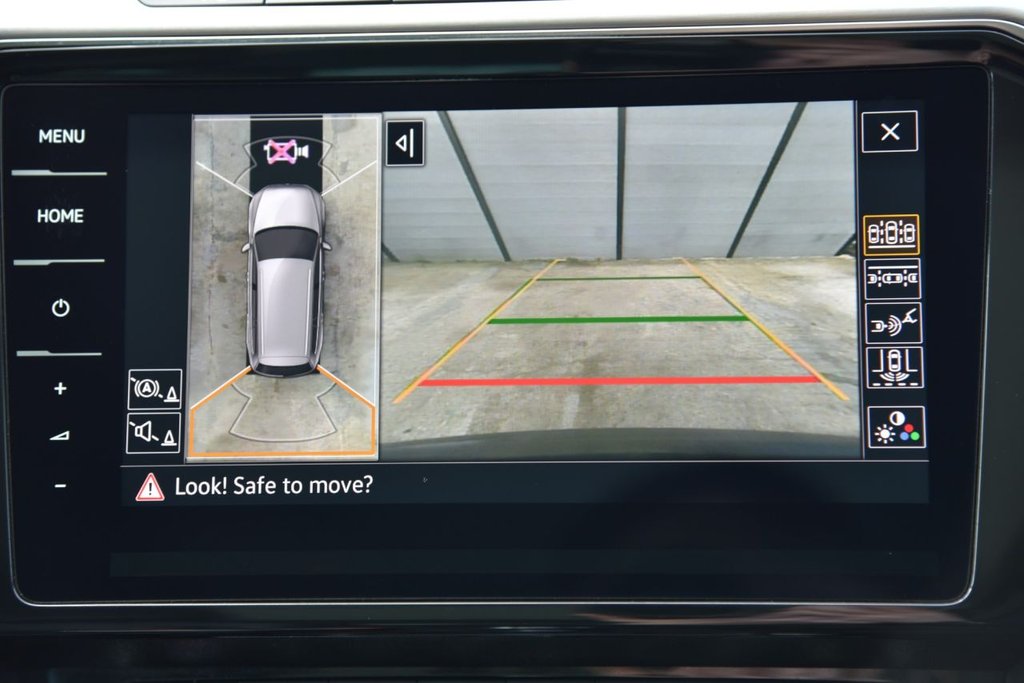Raise volume with the plus button
This screenshot has width=1024, height=683.
60,388
